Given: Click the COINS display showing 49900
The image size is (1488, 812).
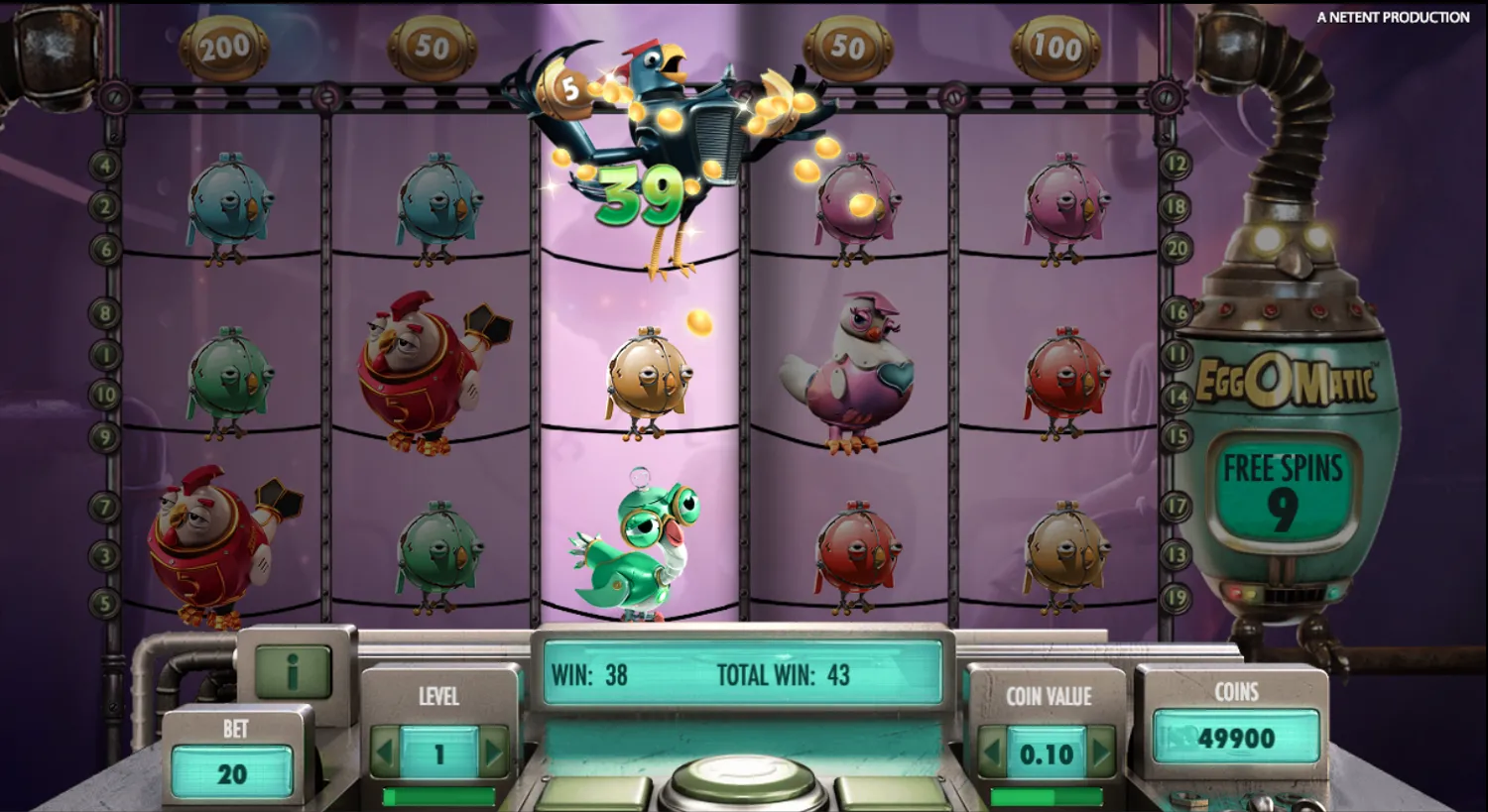Looking at the screenshot, I should (x=1235, y=738).
